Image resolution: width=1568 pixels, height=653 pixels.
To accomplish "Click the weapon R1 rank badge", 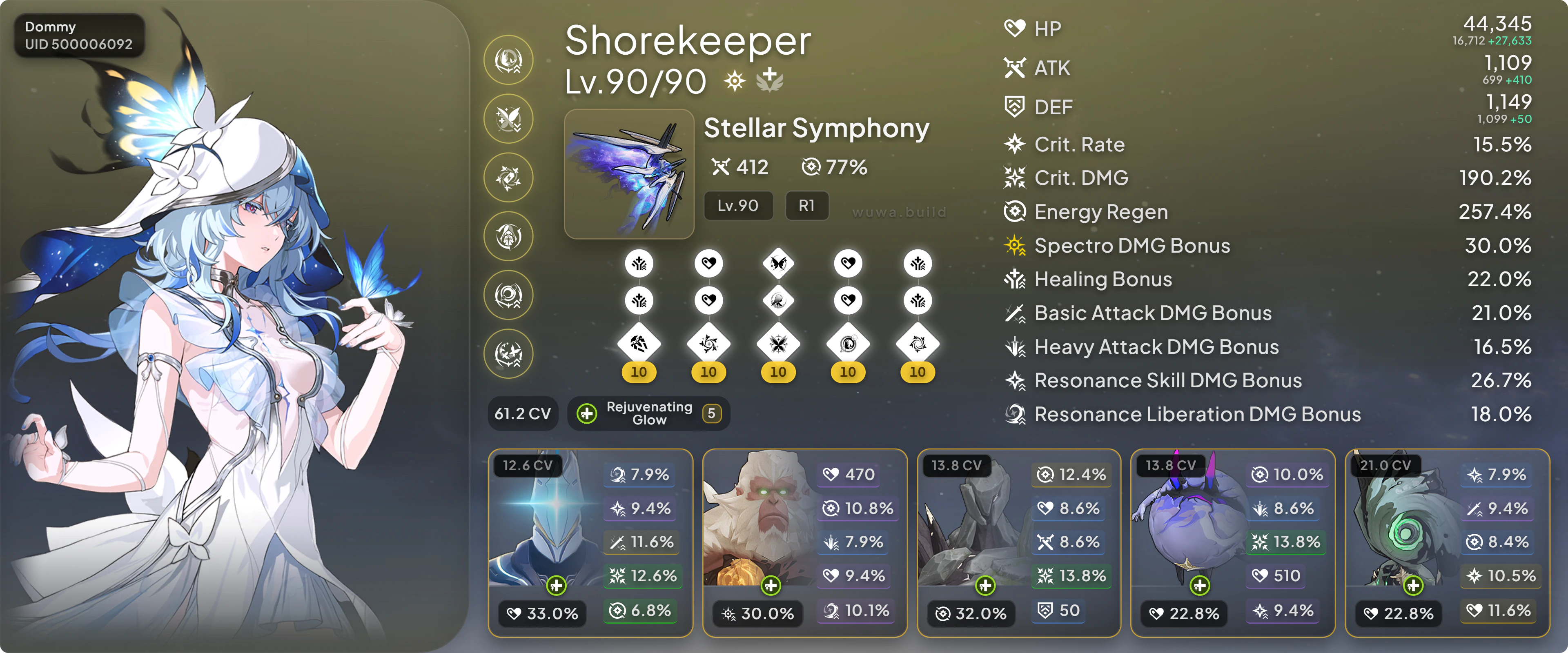I will [806, 206].
